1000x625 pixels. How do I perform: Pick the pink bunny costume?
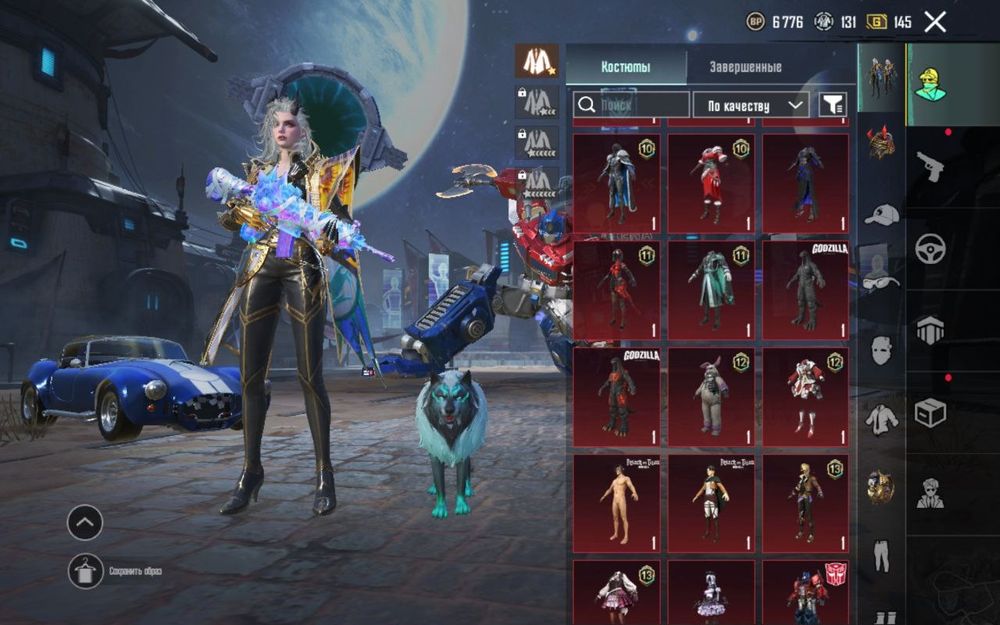(711, 397)
